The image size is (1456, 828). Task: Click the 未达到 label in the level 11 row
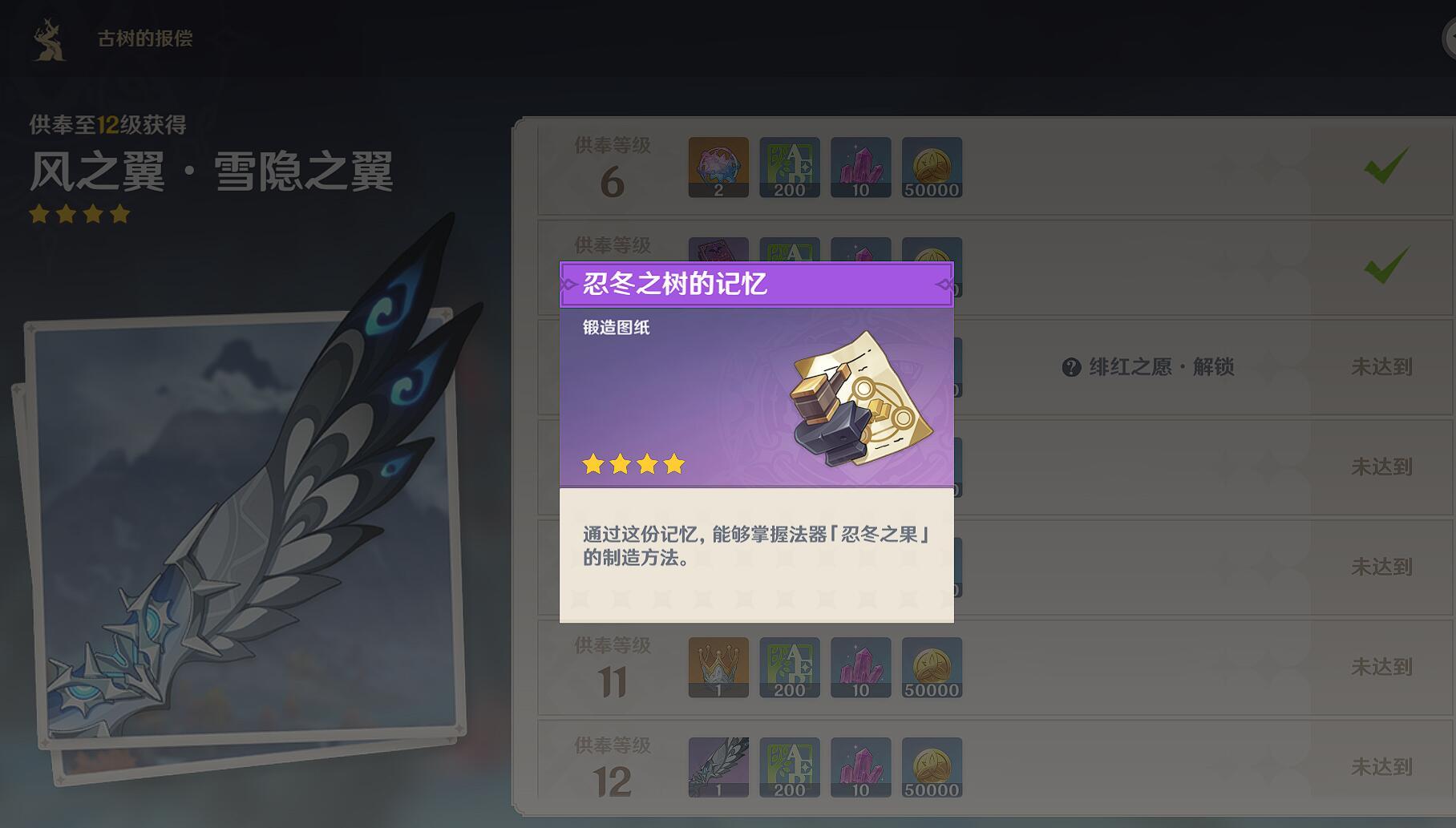1381,668
